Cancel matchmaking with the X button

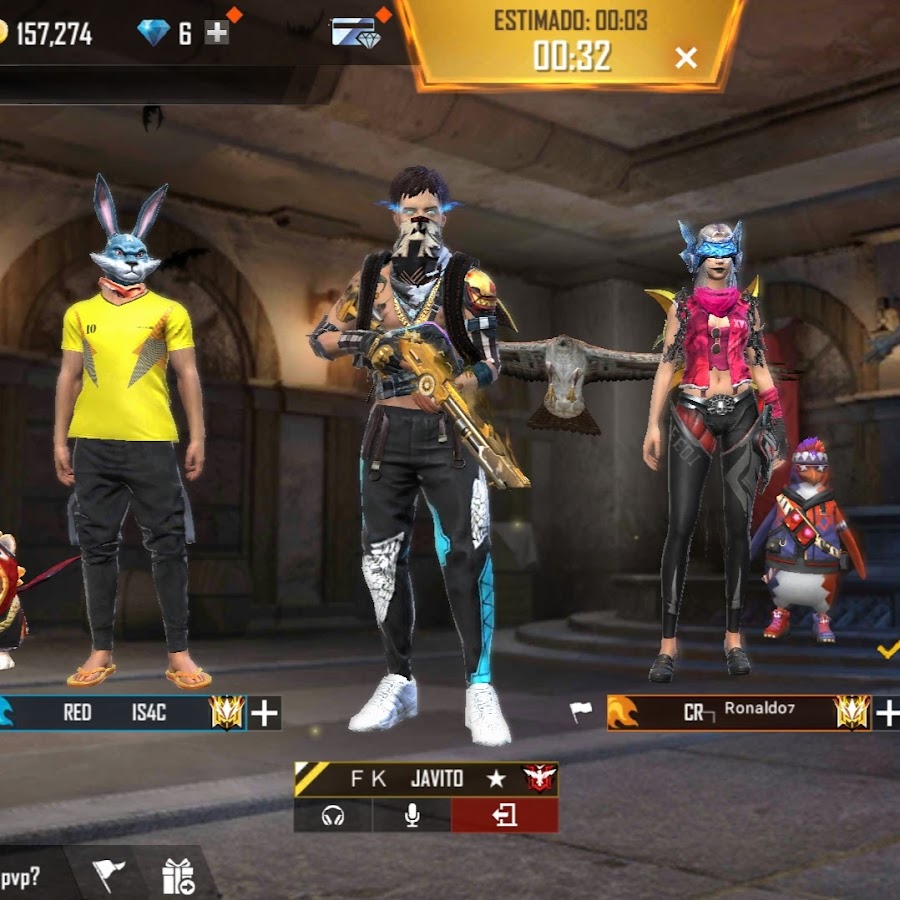(686, 58)
